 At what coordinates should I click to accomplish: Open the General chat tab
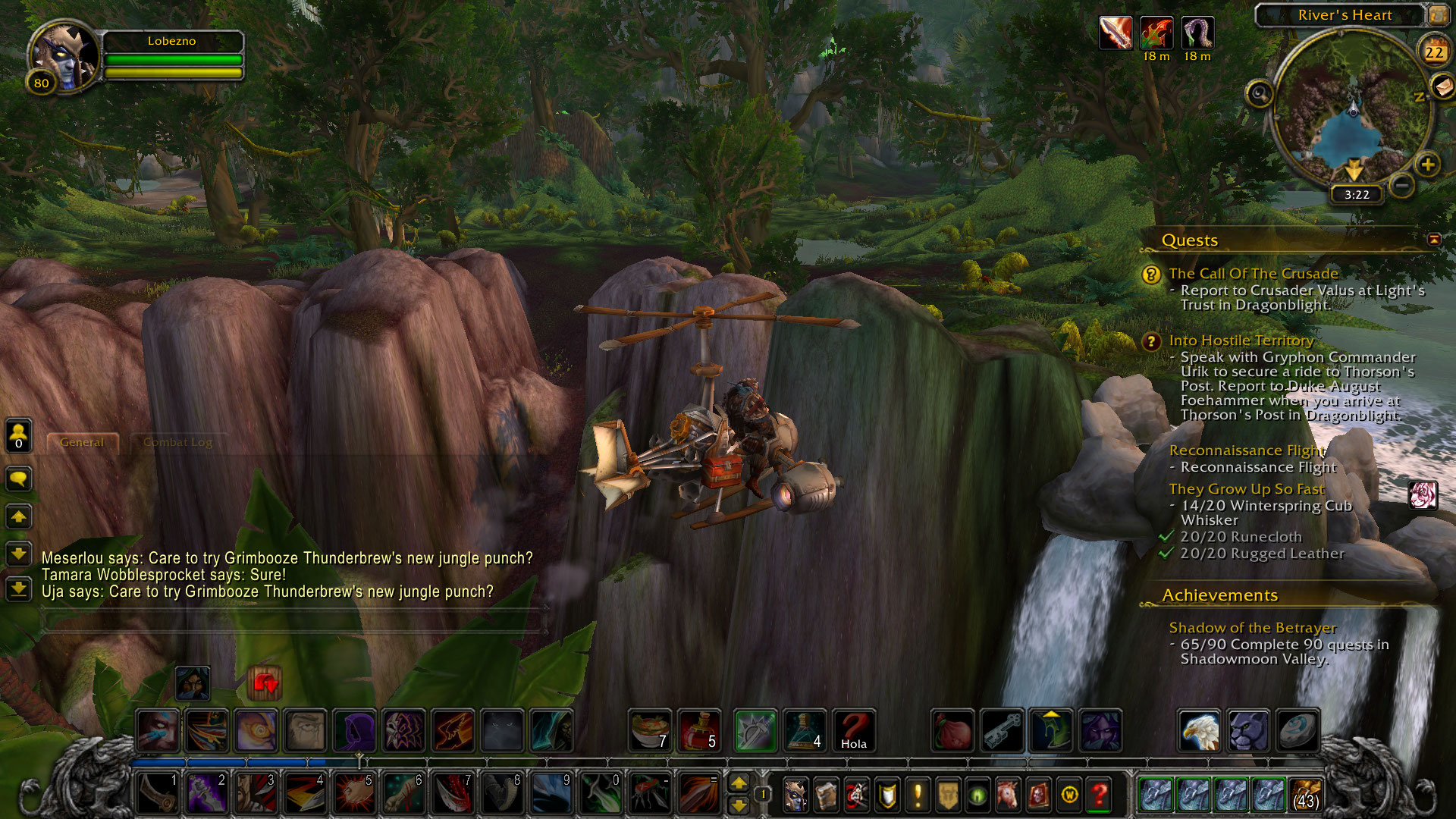coord(82,442)
